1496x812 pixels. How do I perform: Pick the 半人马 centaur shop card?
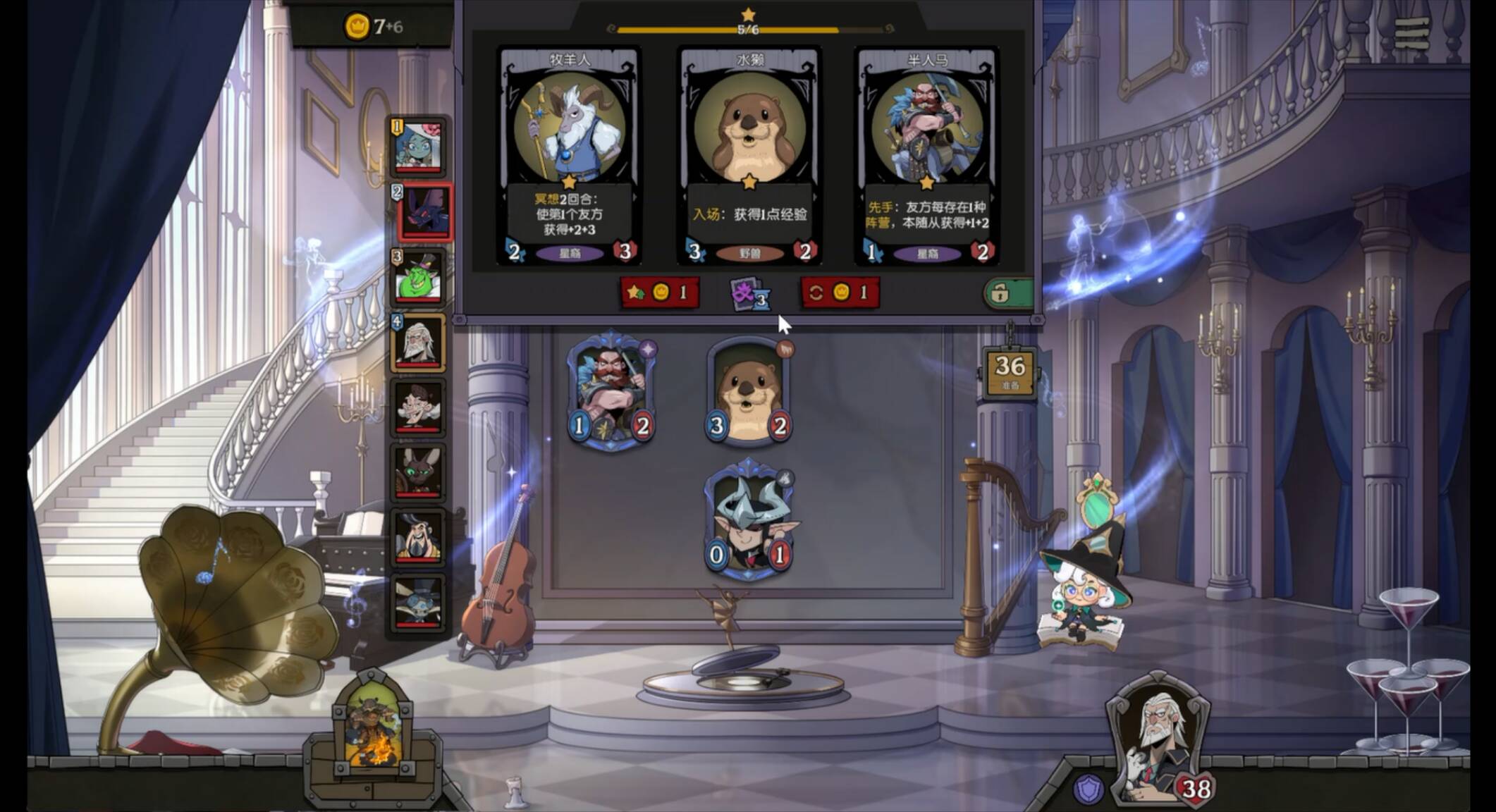pyautogui.click(x=926, y=155)
